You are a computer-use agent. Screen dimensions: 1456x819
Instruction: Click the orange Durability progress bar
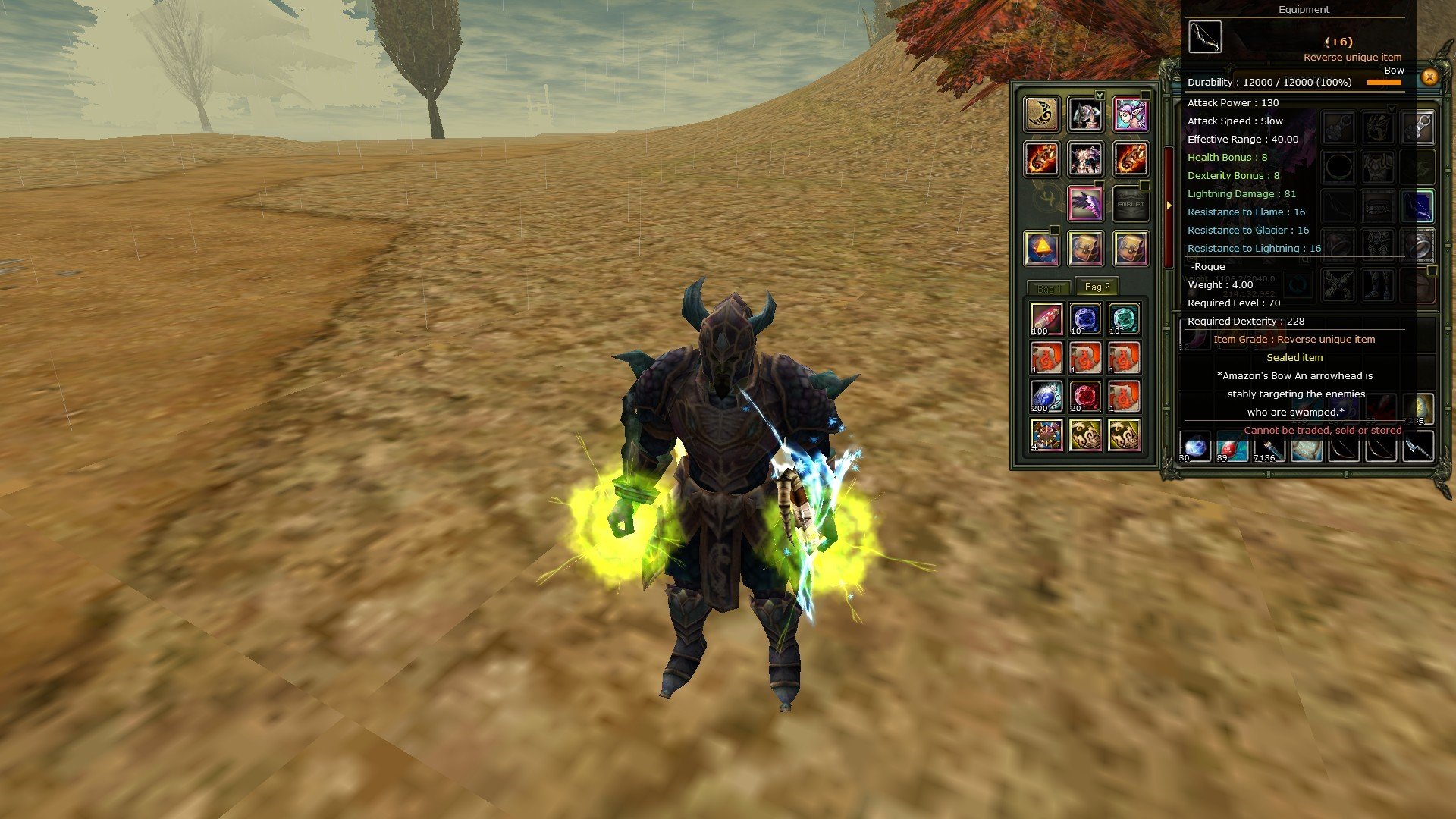point(1384,83)
